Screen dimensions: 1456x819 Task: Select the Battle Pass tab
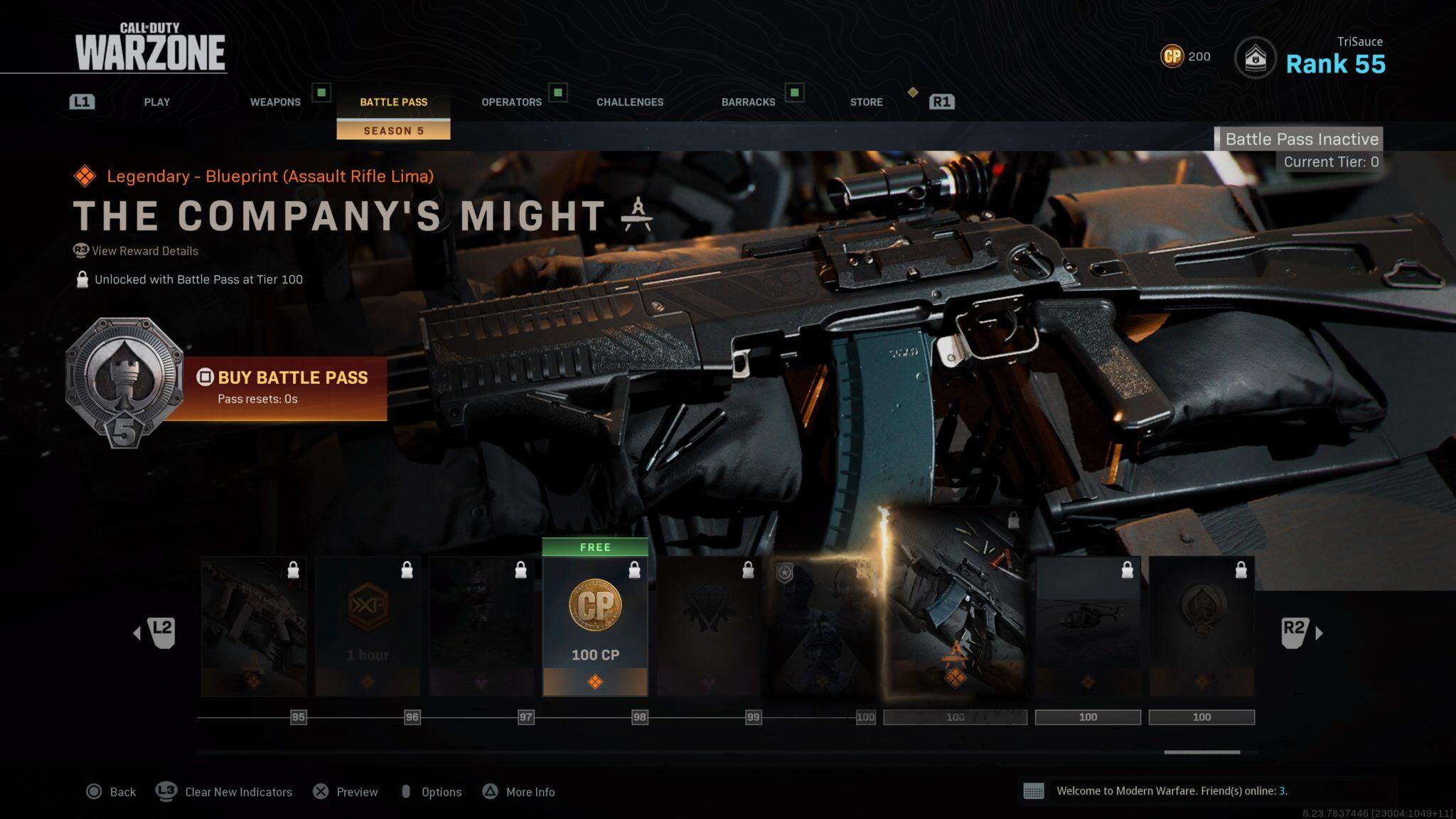(393, 102)
